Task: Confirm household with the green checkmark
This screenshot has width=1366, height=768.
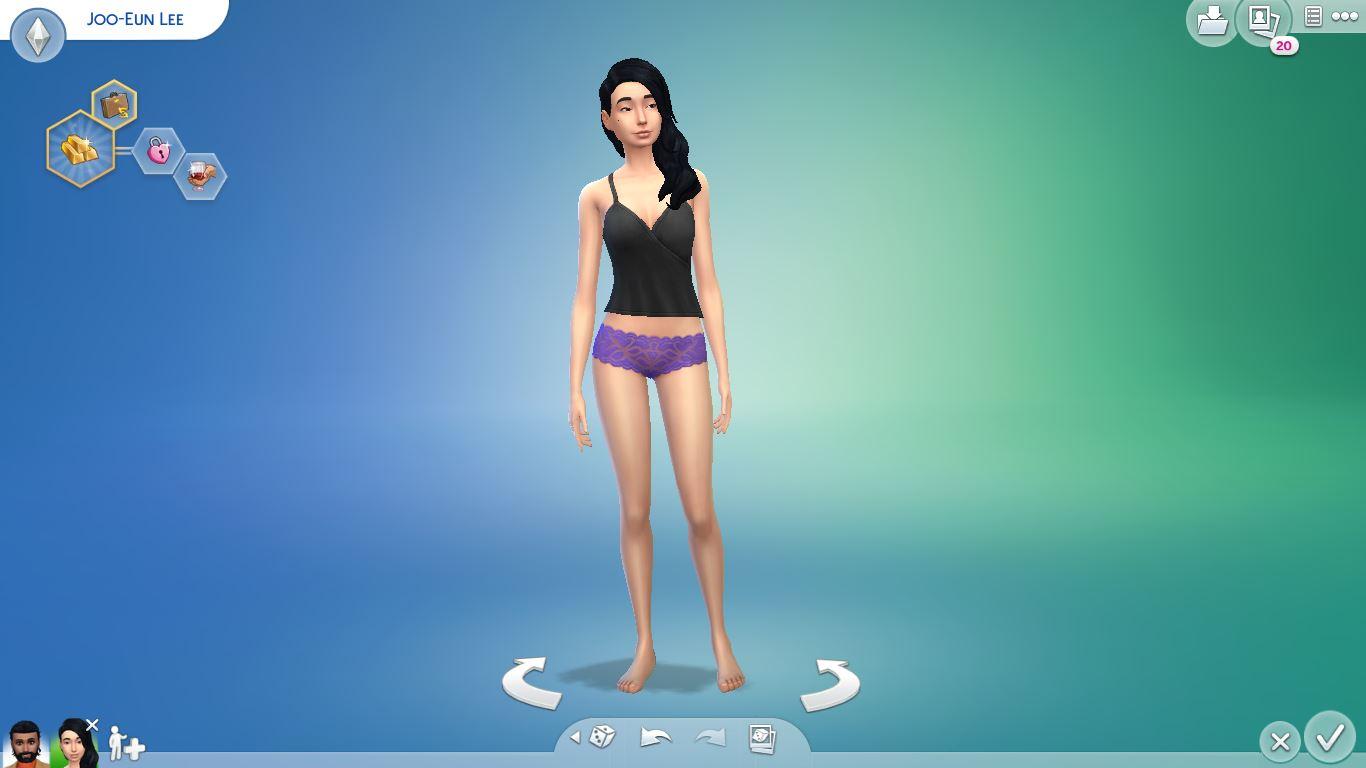Action: [1330, 739]
